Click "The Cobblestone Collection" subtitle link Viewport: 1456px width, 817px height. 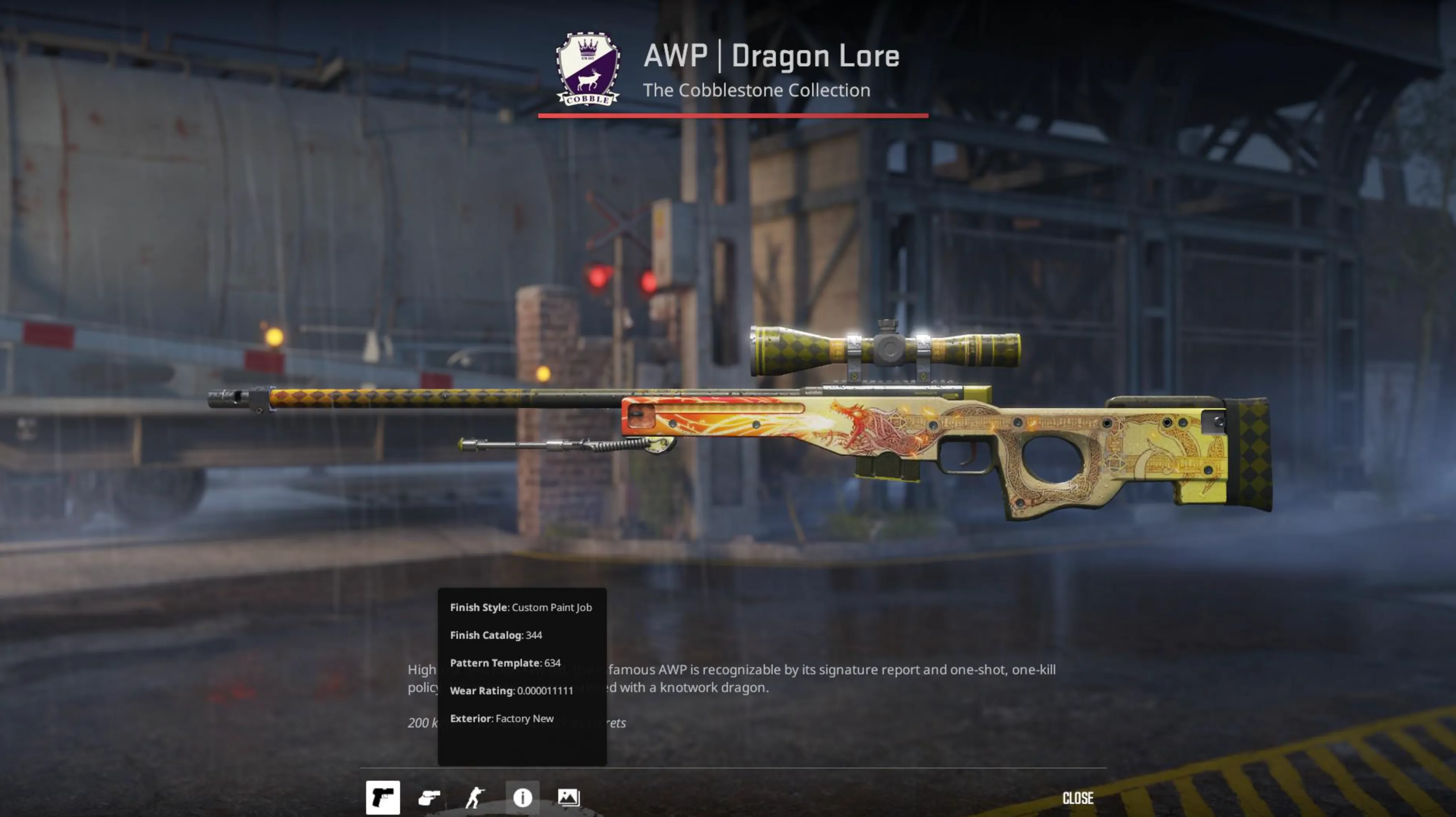(757, 90)
